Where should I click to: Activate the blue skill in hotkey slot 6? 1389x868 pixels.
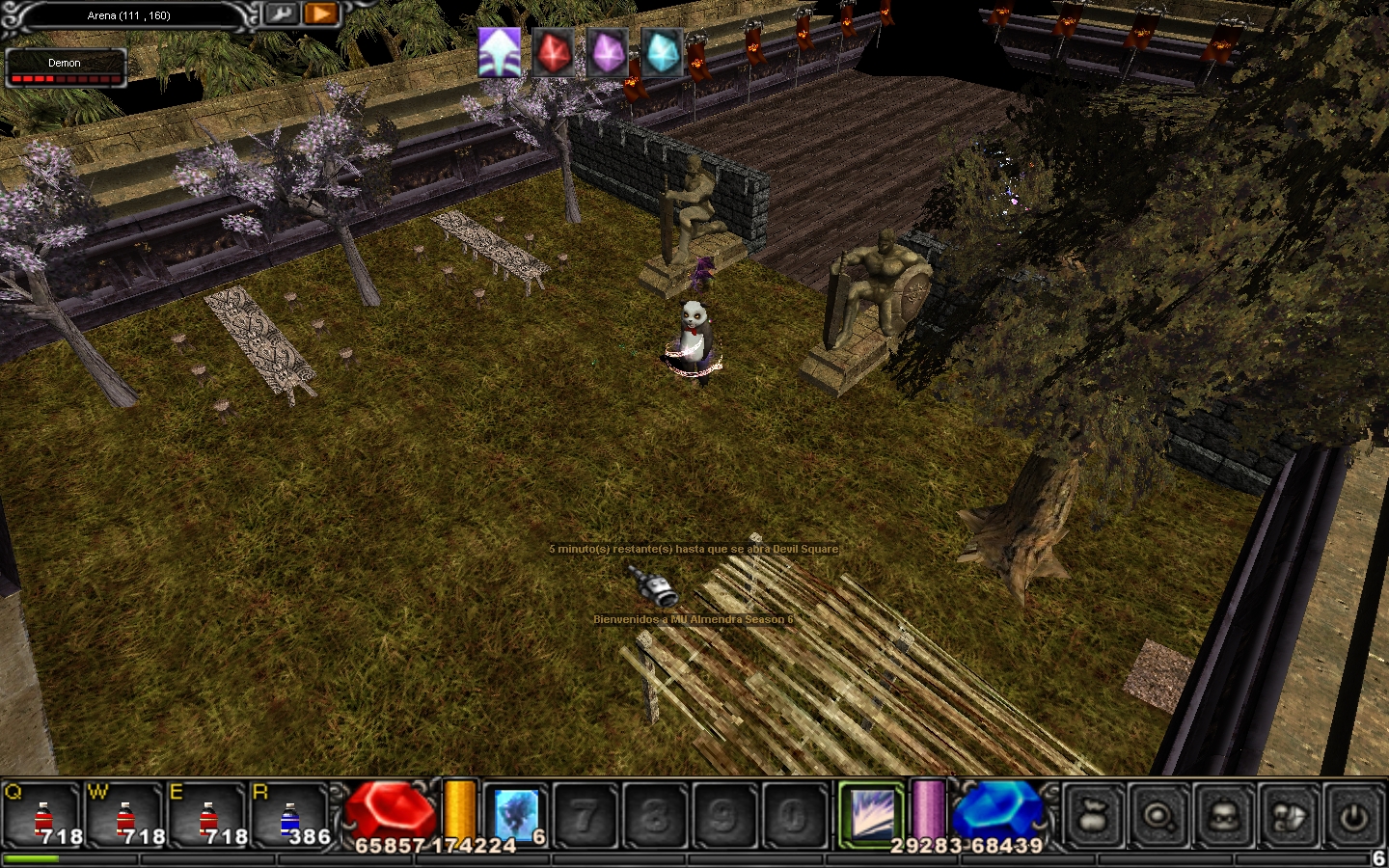click(x=517, y=815)
